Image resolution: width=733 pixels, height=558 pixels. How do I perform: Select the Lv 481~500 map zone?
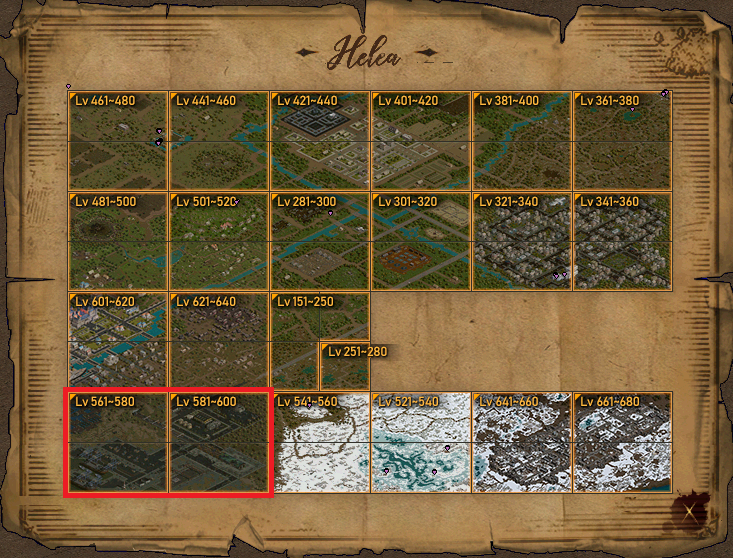tap(118, 241)
